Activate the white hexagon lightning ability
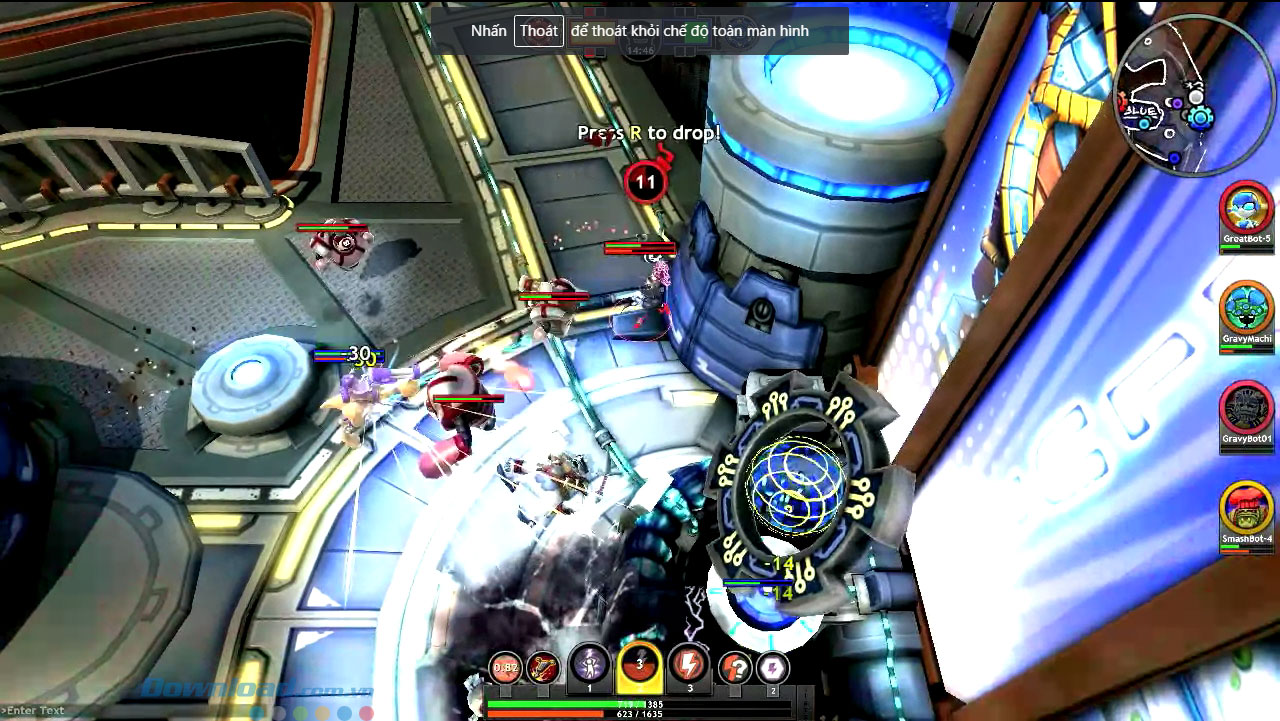 (x=772, y=667)
